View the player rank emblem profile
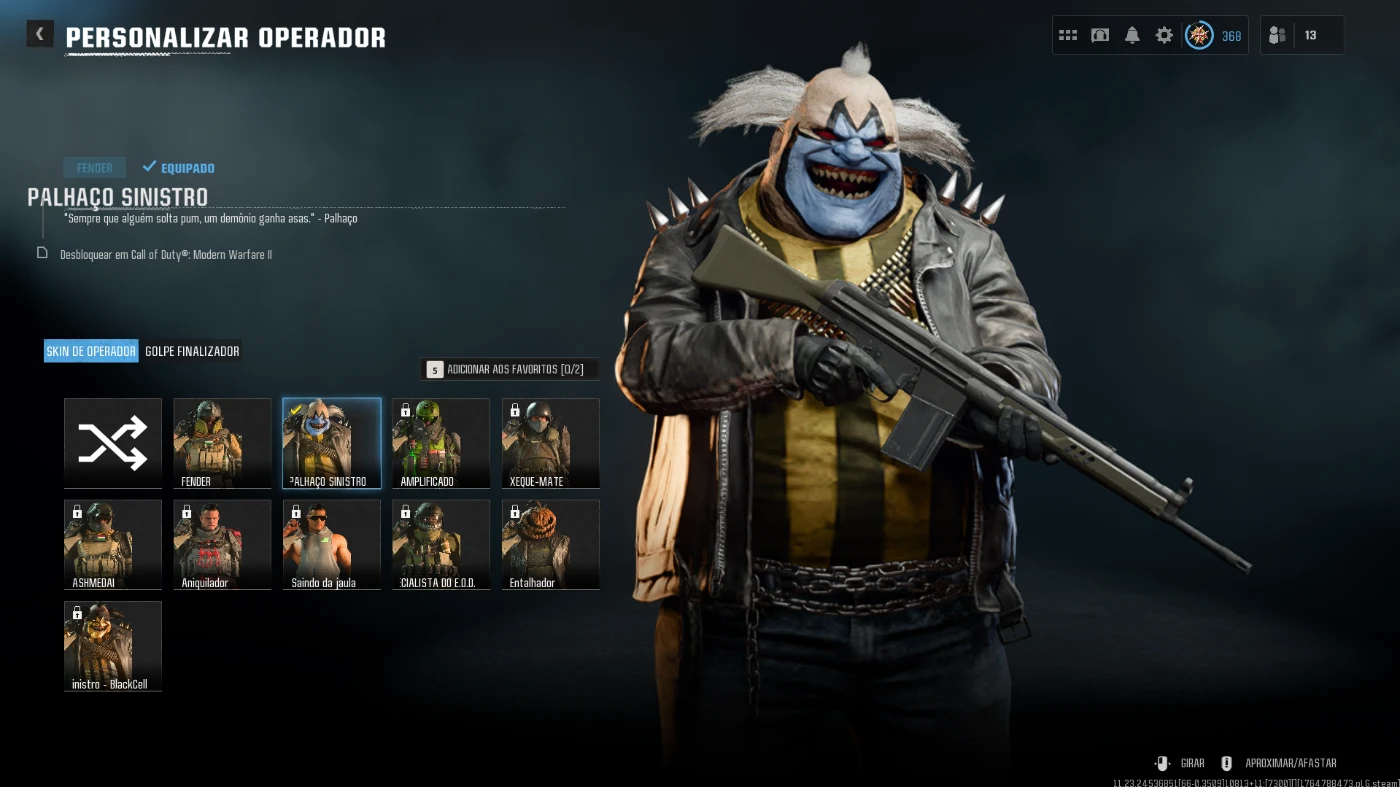The height and width of the screenshot is (787, 1400). (1199, 35)
